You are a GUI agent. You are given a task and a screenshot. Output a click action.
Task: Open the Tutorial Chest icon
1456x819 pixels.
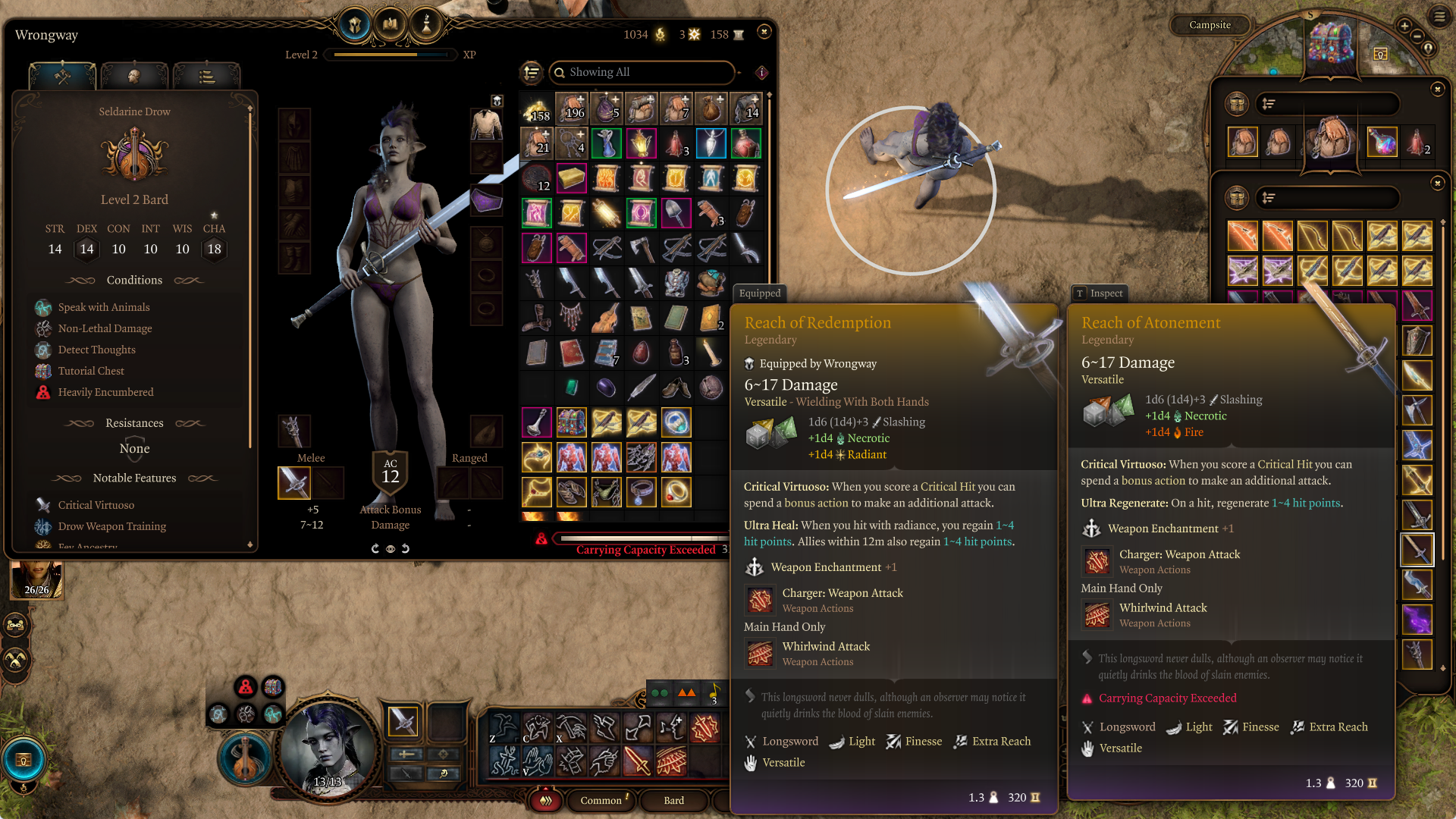click(x=1332, y=43)
